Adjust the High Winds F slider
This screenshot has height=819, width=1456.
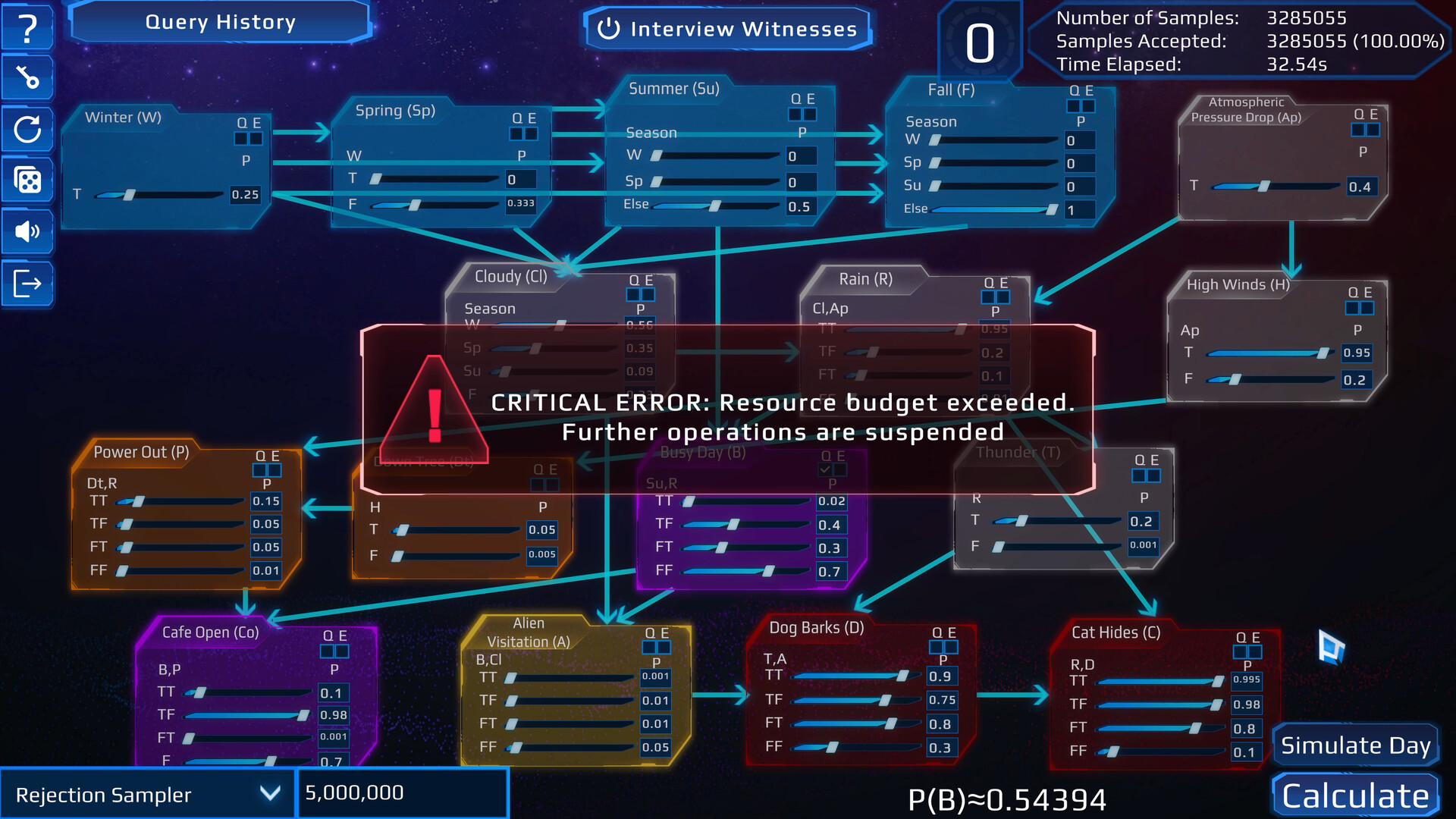click(x=1235, y=379)
